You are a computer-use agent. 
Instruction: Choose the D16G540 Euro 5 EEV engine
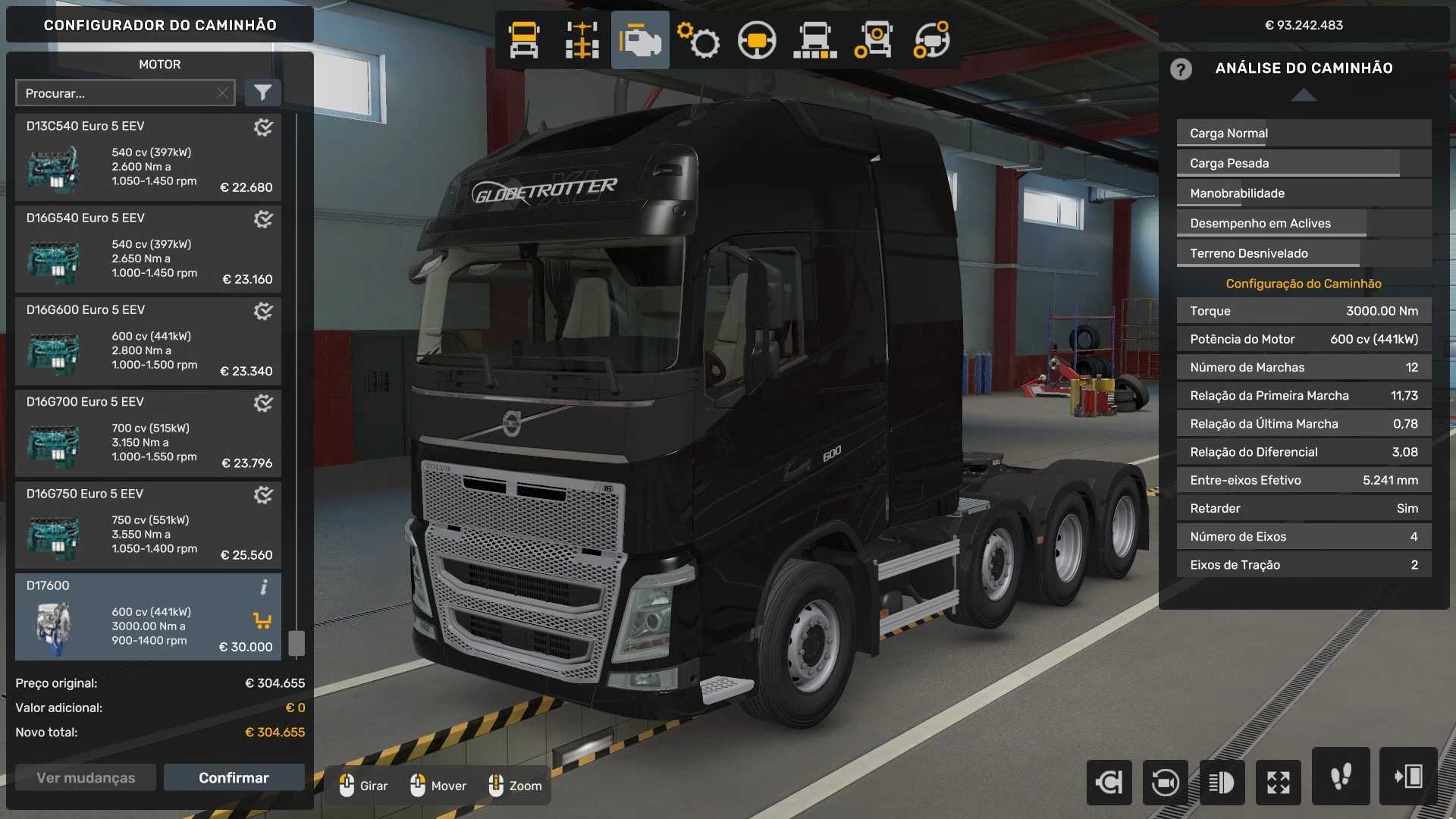pos(148,249)
